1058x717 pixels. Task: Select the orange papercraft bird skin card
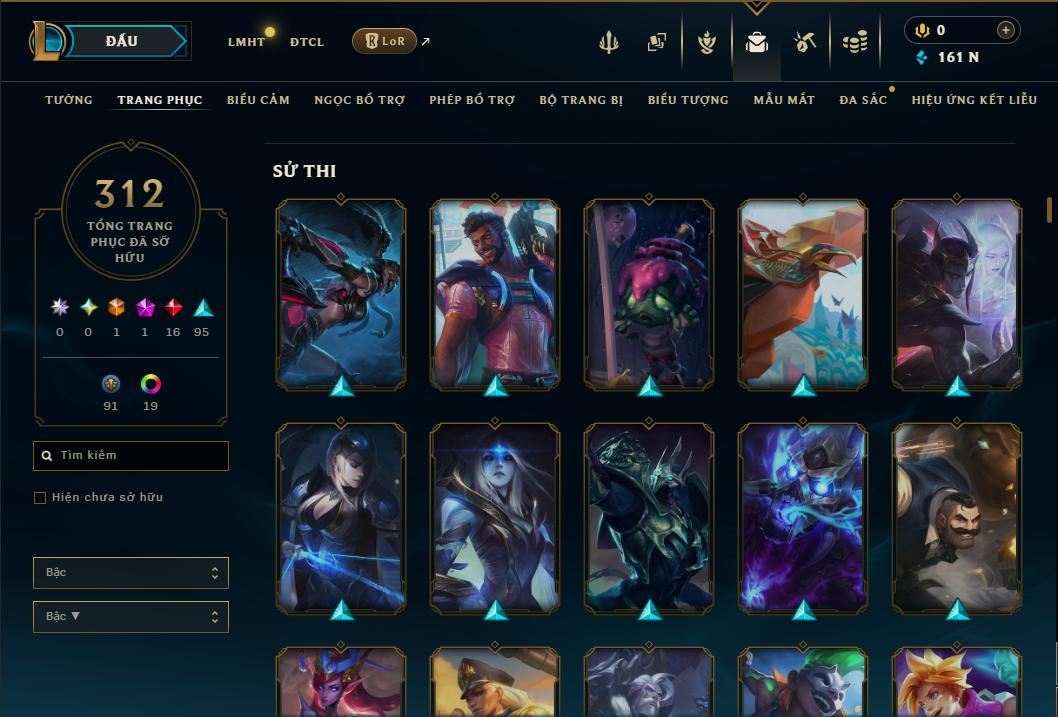tap(803, 293)
